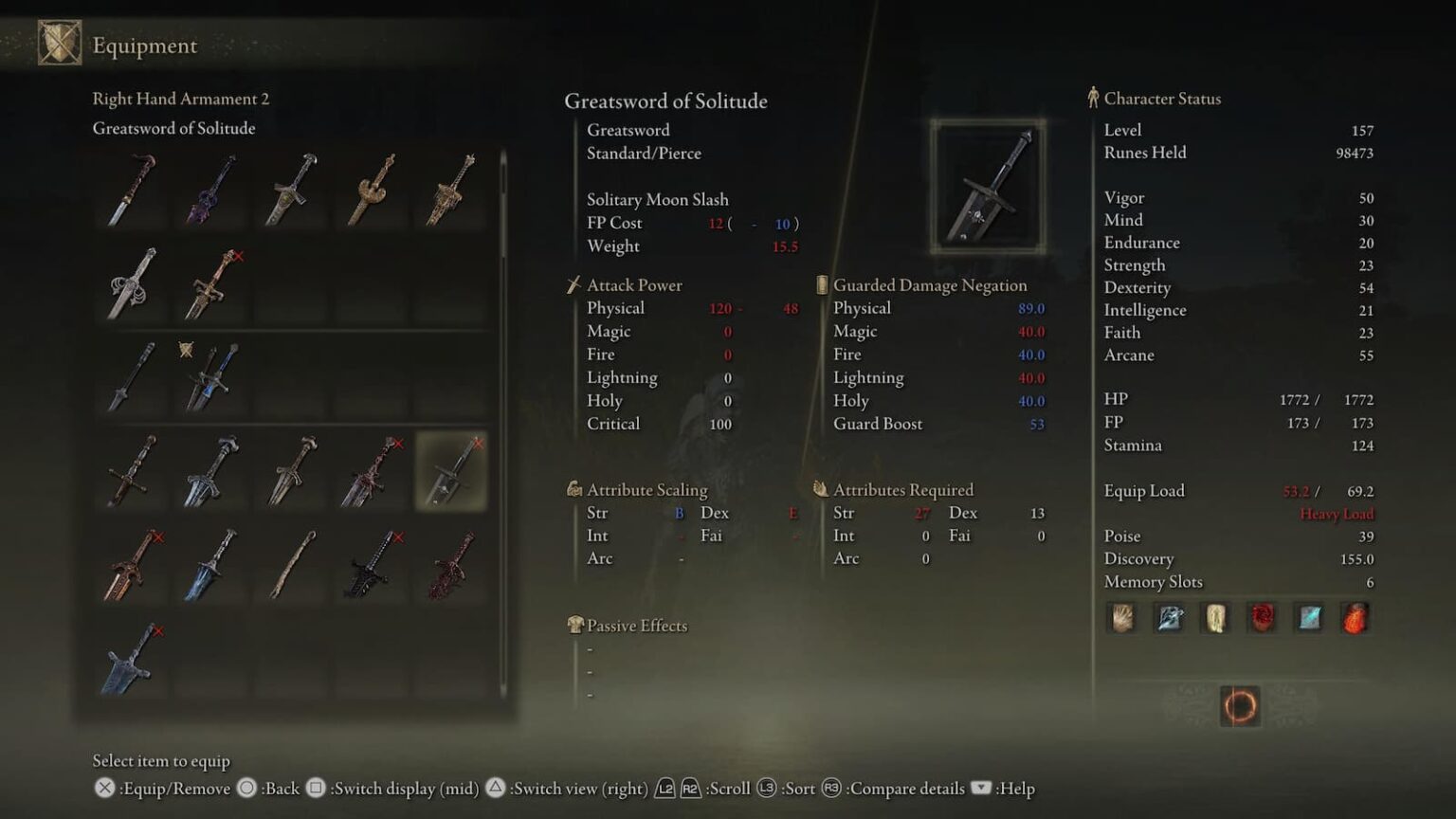
Task: Click the silver dragon talisman icon
Action: tap(1168, 618)
